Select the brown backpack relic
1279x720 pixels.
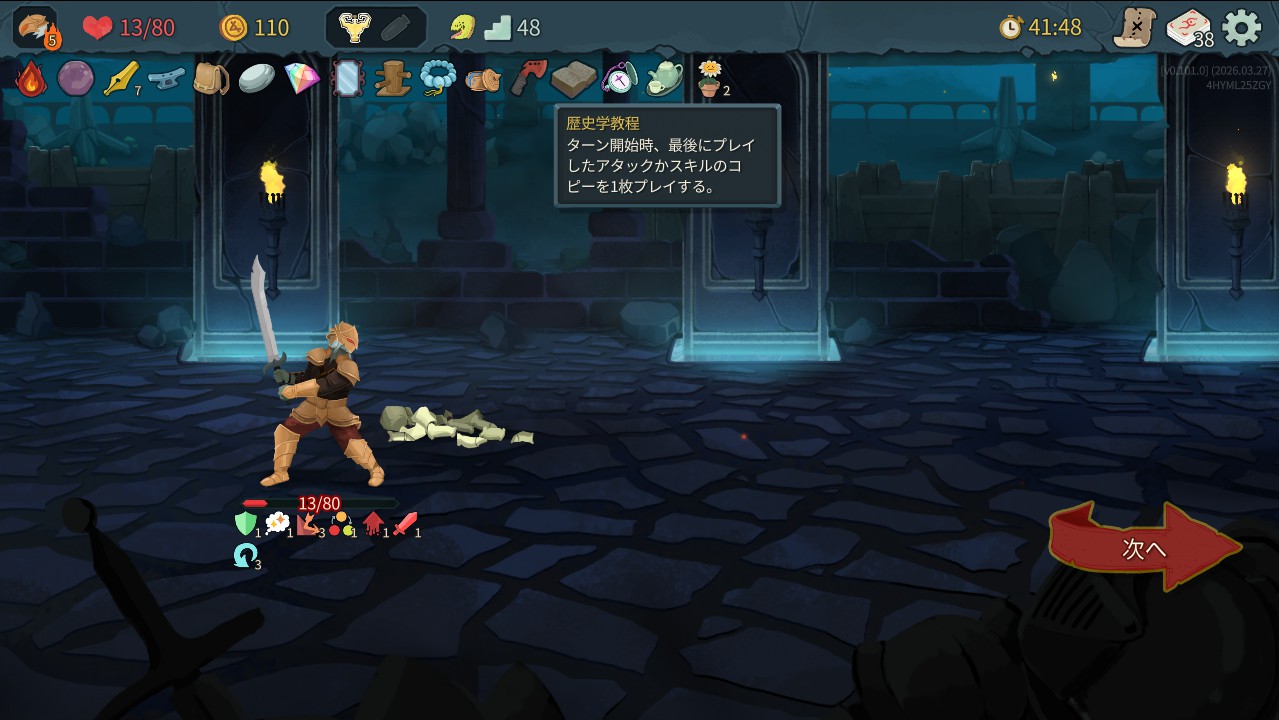211,78
